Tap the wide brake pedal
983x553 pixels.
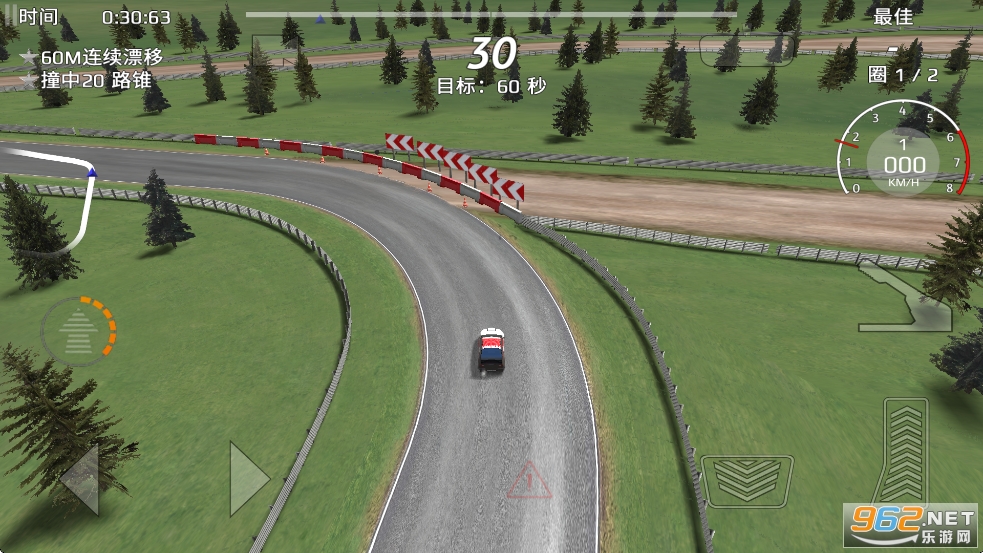(747, 480)
